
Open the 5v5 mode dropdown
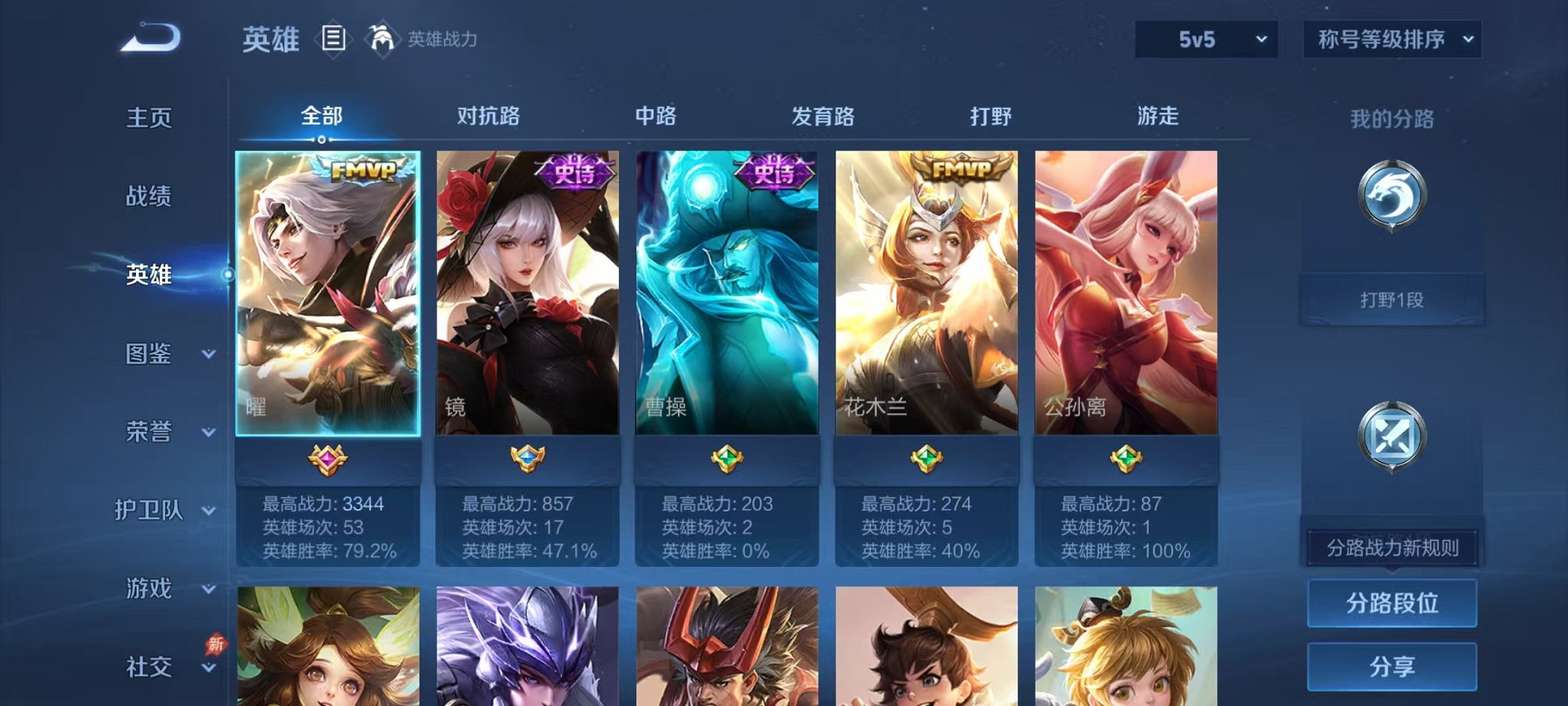click(x=1205, y=36)
